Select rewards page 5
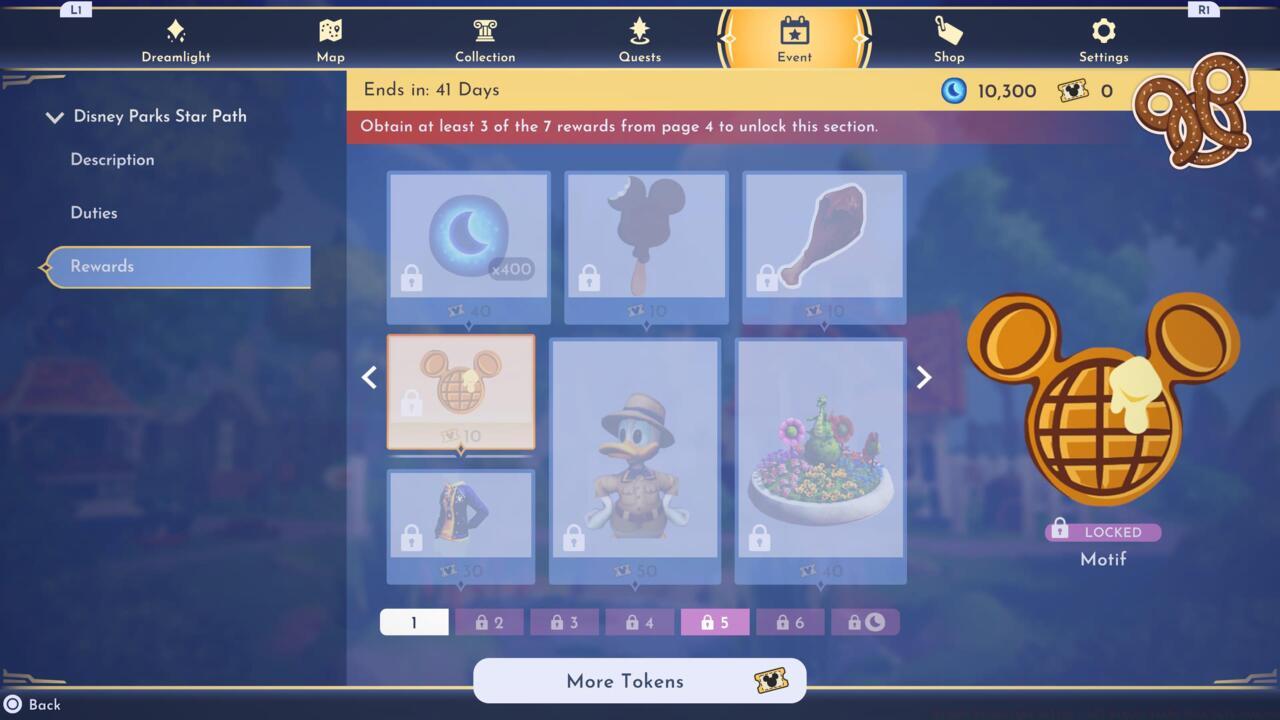Image resolution: width=1280 pixels, height=720 pixels. [714, 621]
